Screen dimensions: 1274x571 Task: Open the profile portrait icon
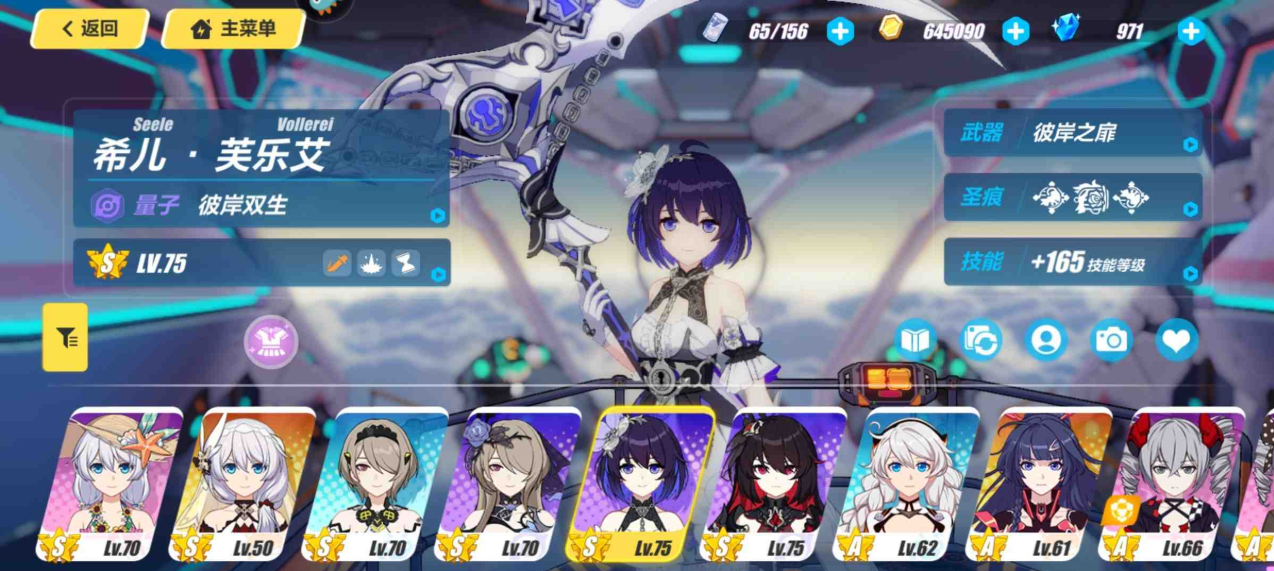(1046, 340)
